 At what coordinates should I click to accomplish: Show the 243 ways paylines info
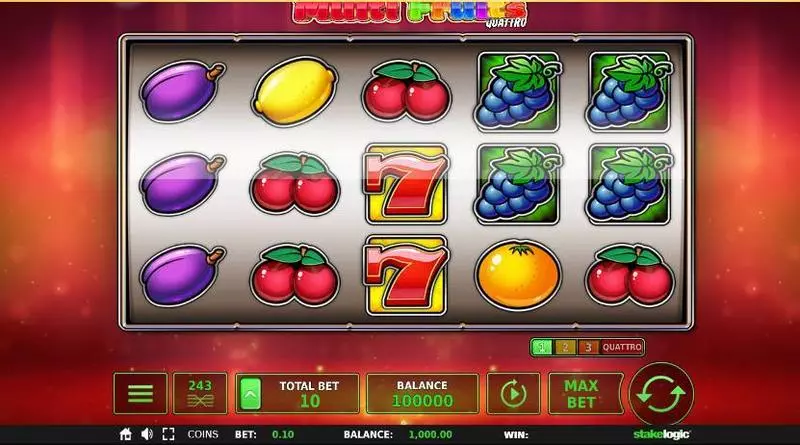pyautogui.click(x=200, y=393)
